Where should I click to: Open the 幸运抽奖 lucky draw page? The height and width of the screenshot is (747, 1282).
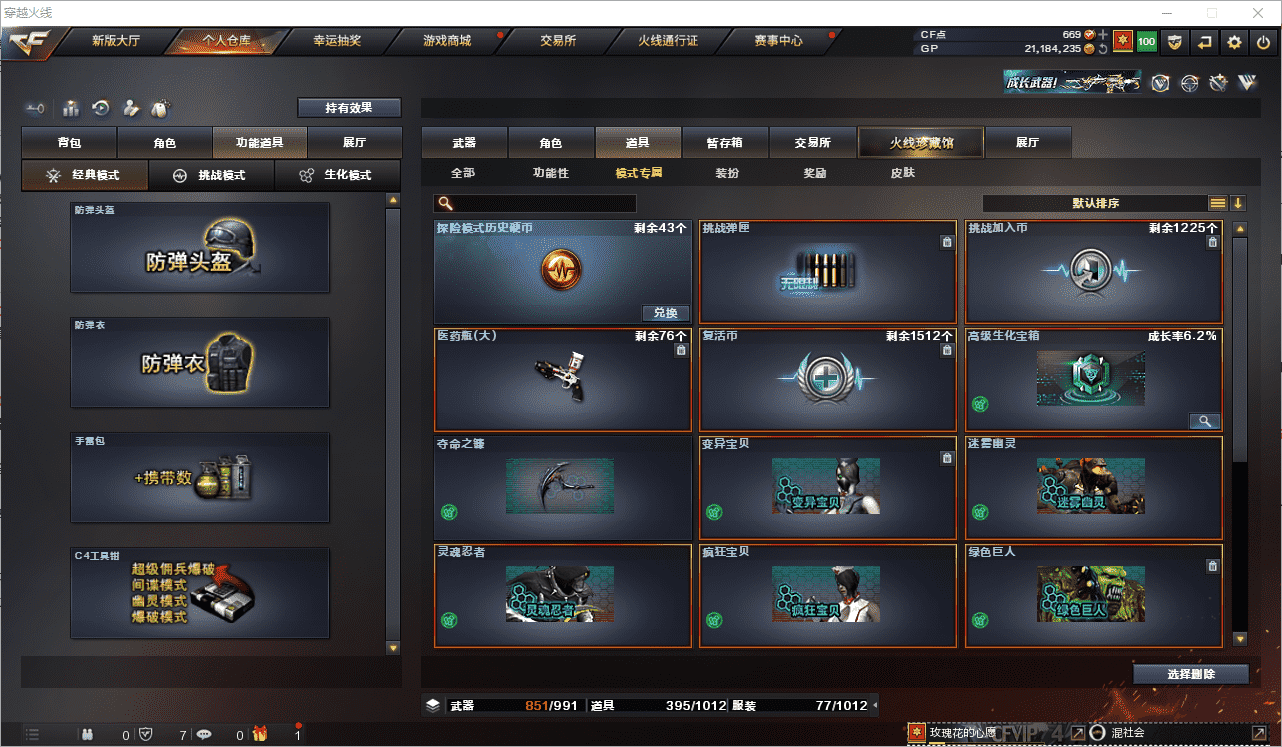click(x=337, y=41)
